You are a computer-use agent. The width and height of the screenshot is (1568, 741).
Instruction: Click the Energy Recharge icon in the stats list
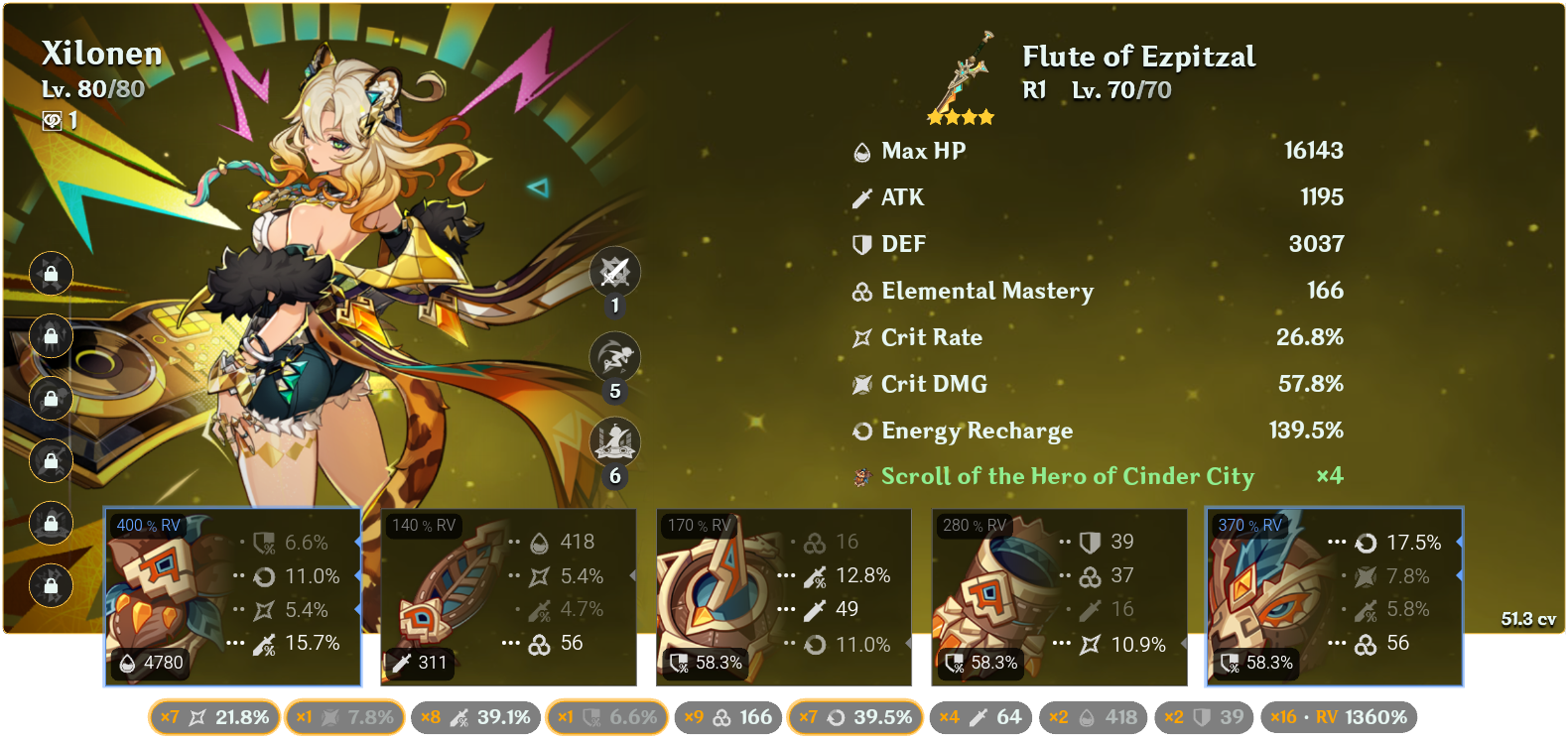click(860, 431)
